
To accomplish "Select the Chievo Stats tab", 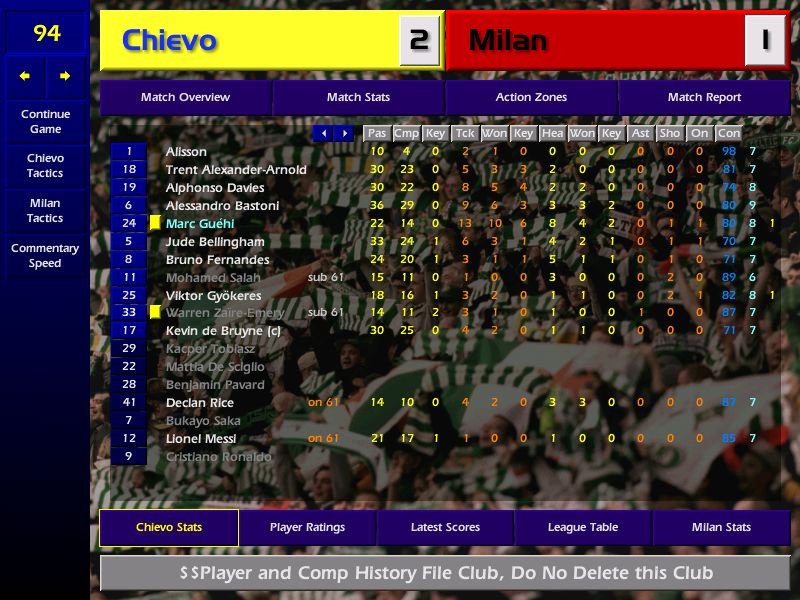I will click(x=168, y=527).
